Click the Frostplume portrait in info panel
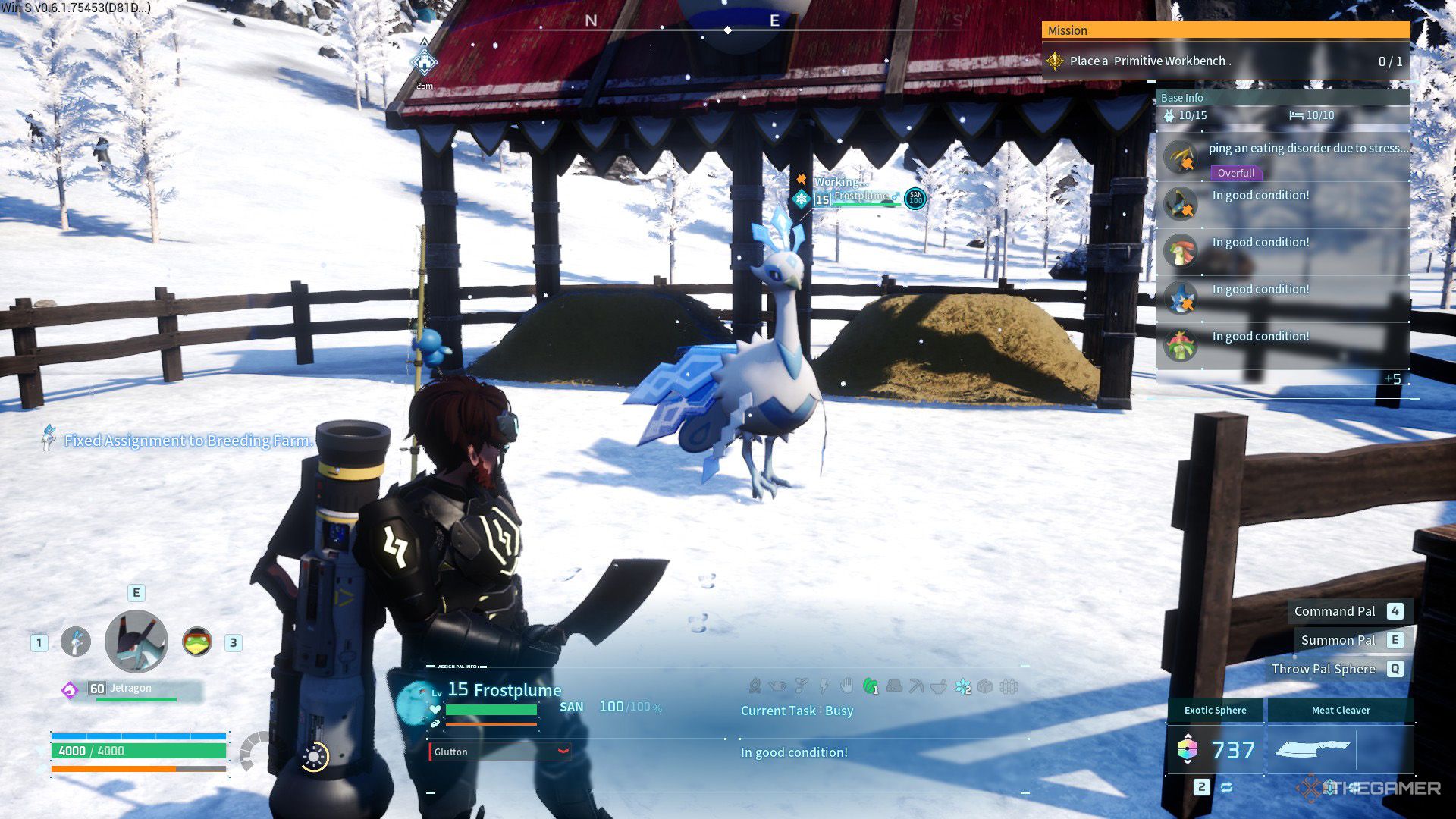 [x=414, y=701]
